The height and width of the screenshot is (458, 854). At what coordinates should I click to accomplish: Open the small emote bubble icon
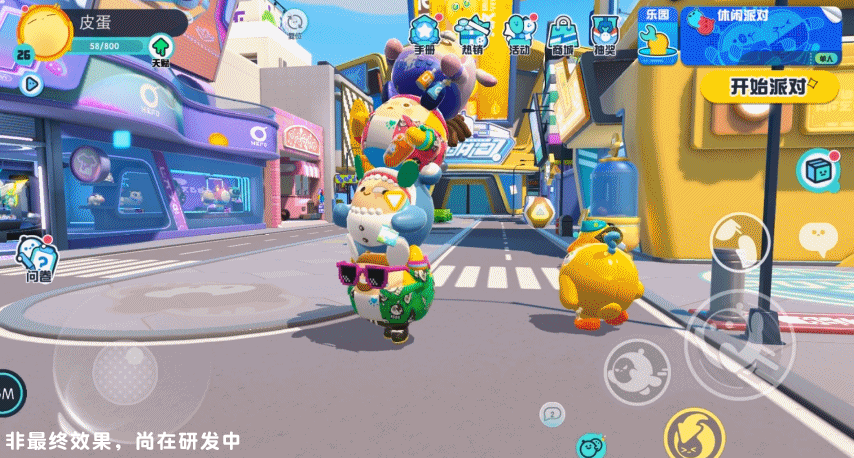click(552, 413)
